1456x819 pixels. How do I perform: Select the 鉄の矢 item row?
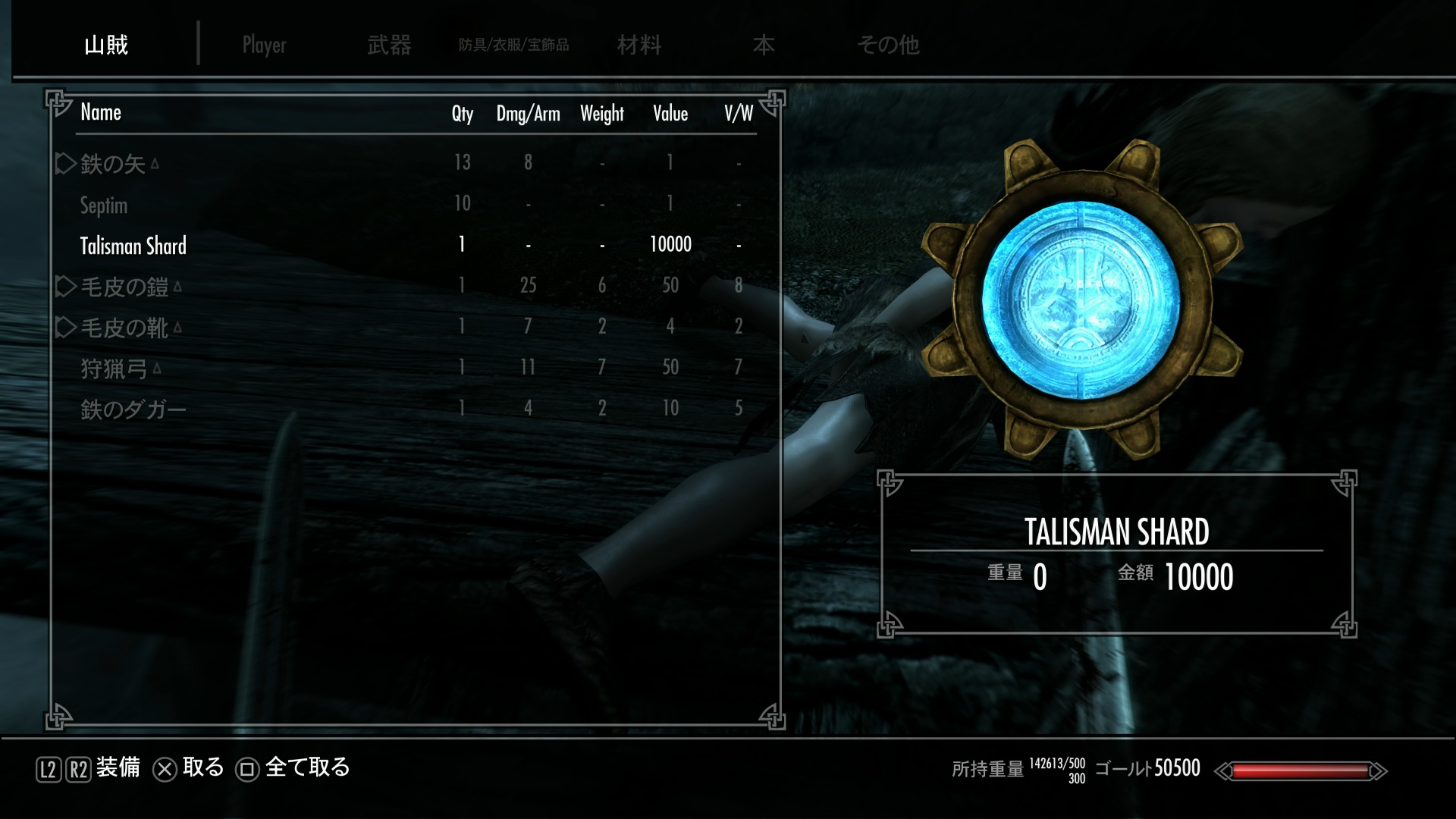pos(112,163)
